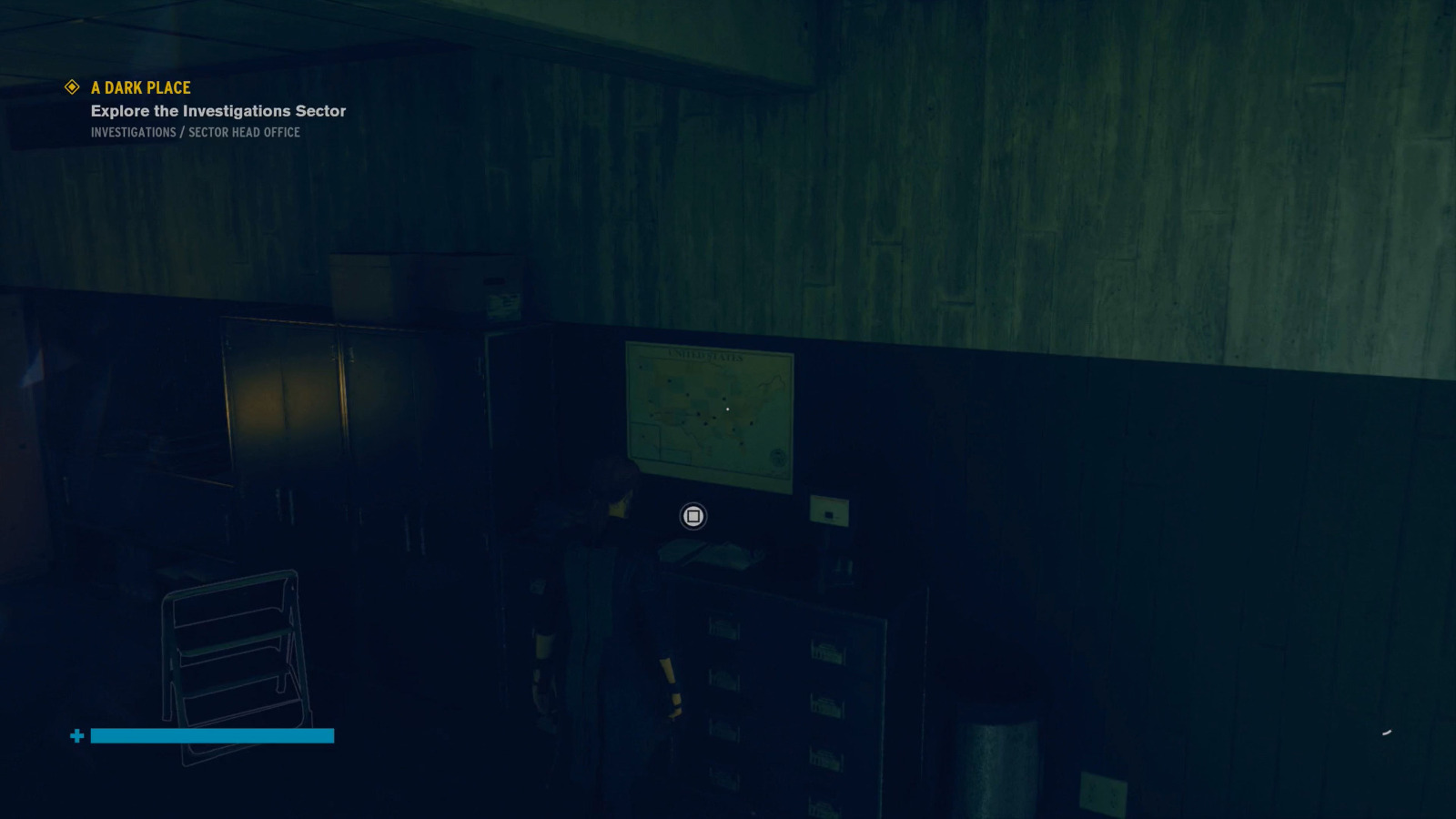Click the INVESTIGATIONS / SECTOR HEAD OFFICE label
The width and height of the screenshot is (1456, 819).
[196, 131]
